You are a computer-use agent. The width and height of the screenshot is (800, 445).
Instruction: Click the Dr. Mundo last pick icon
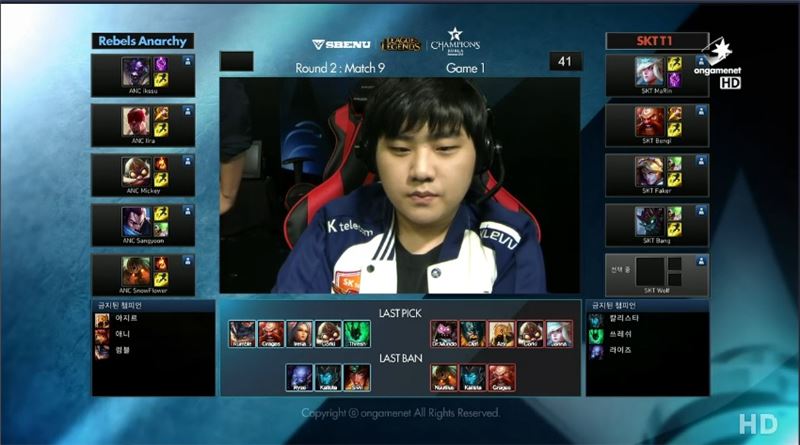tap(444, 334)
